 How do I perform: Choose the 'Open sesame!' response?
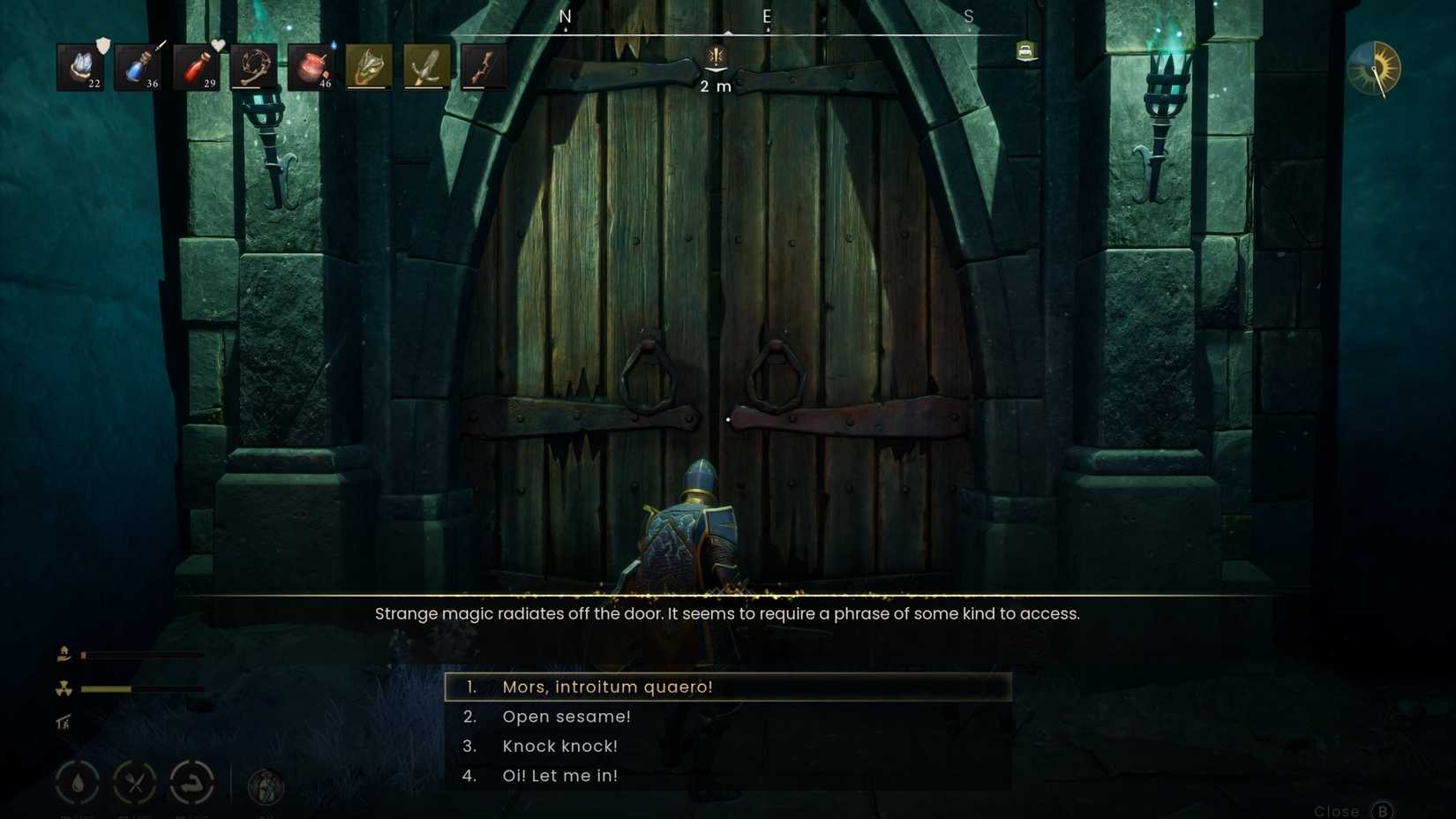tap(567, 716)
